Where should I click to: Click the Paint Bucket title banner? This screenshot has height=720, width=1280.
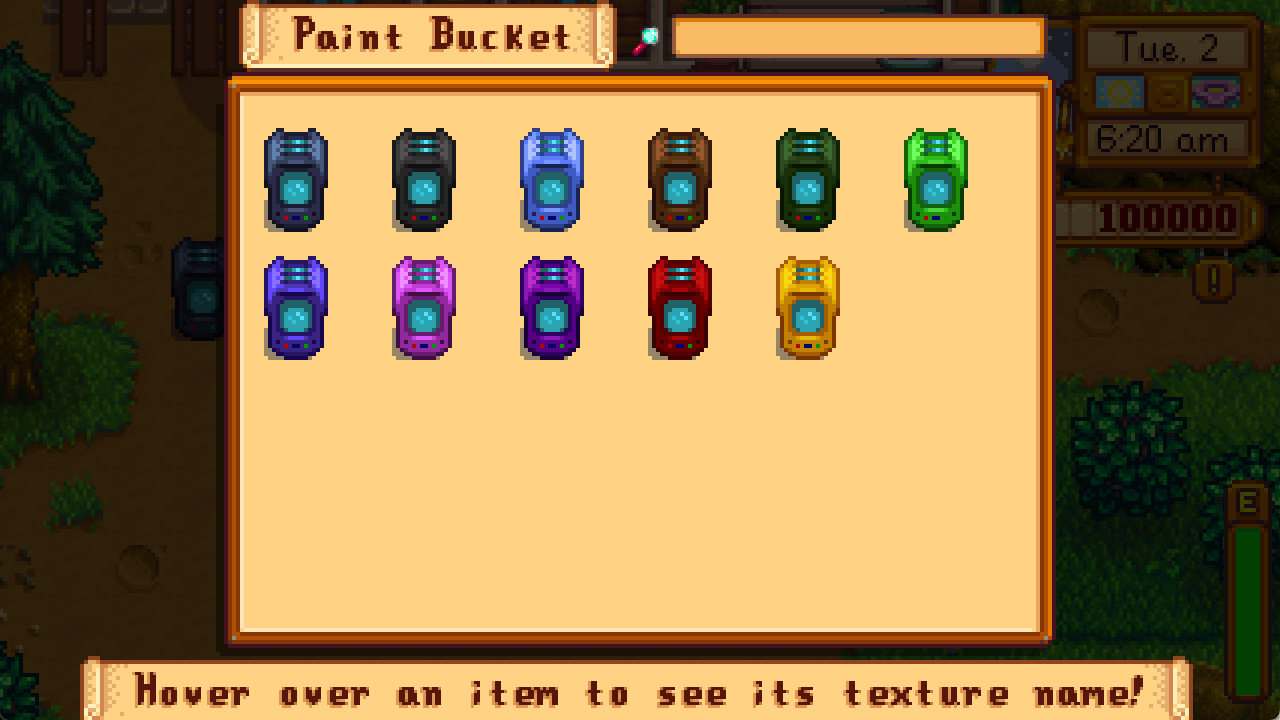[x=424, y=36]
